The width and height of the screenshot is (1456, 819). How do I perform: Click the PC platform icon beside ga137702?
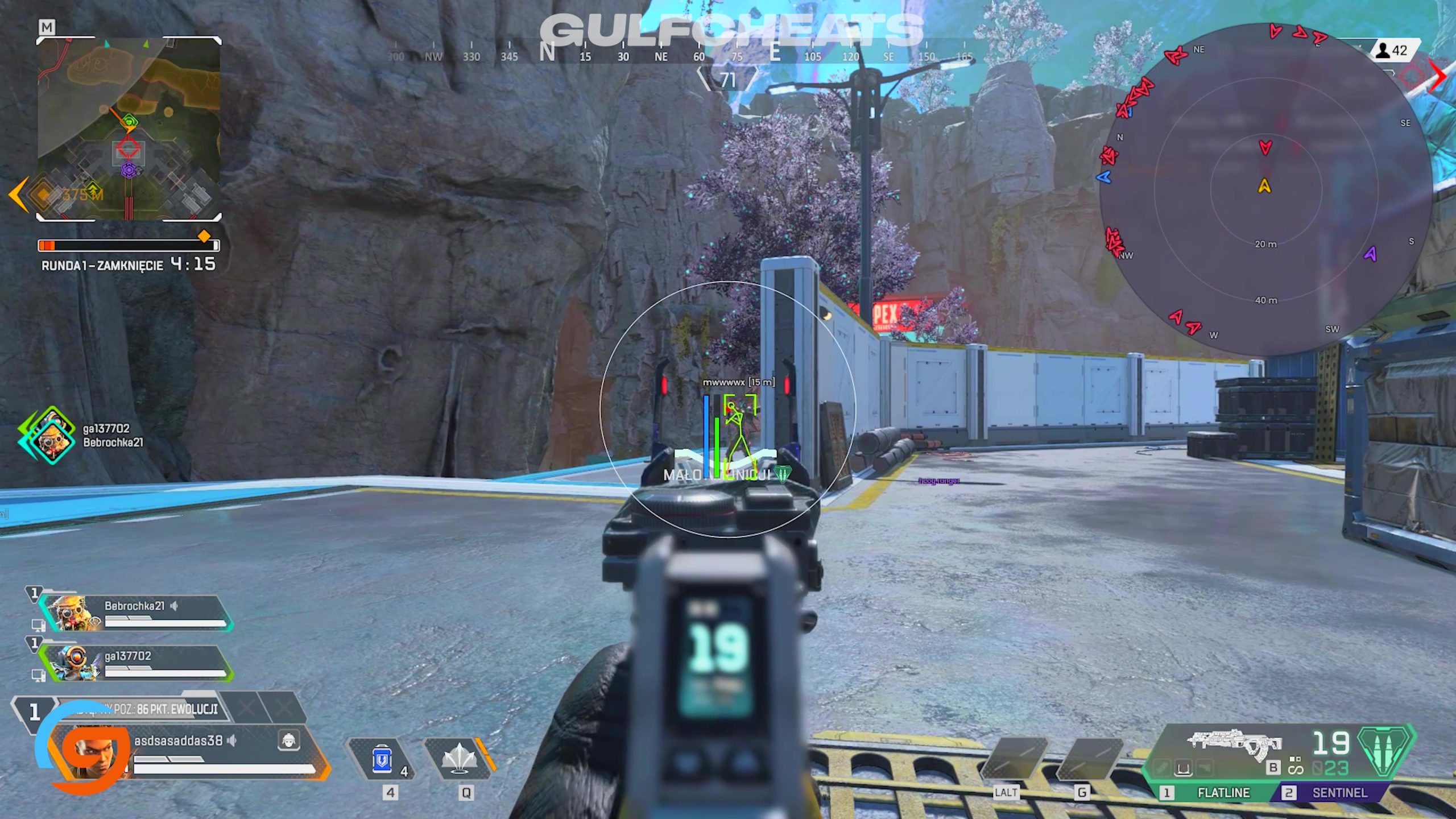(39, 676)
